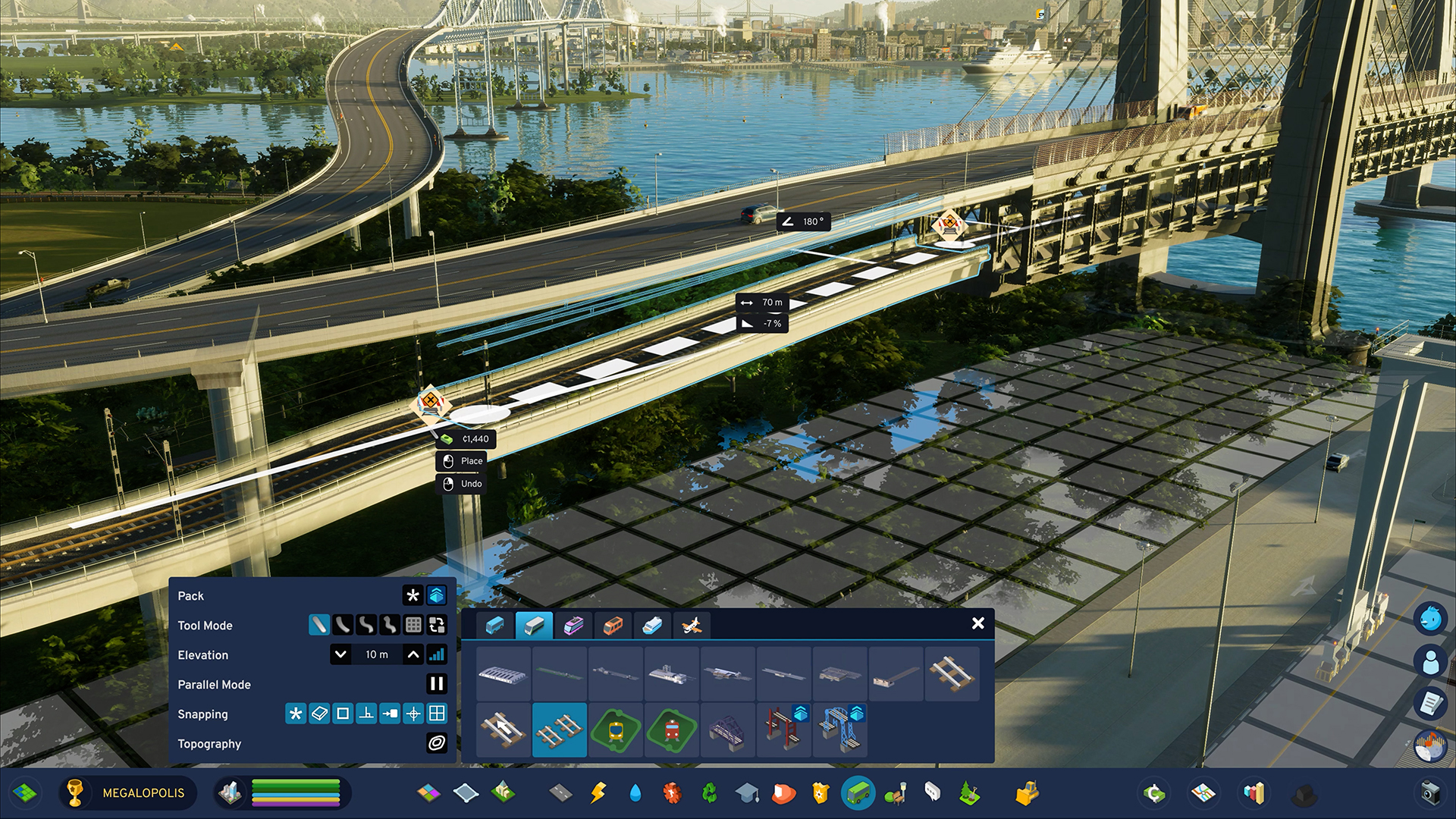Screen dimensions: 1456x819
Task: Switch to the subway transport tab
Action: click(x=613, y=626)
